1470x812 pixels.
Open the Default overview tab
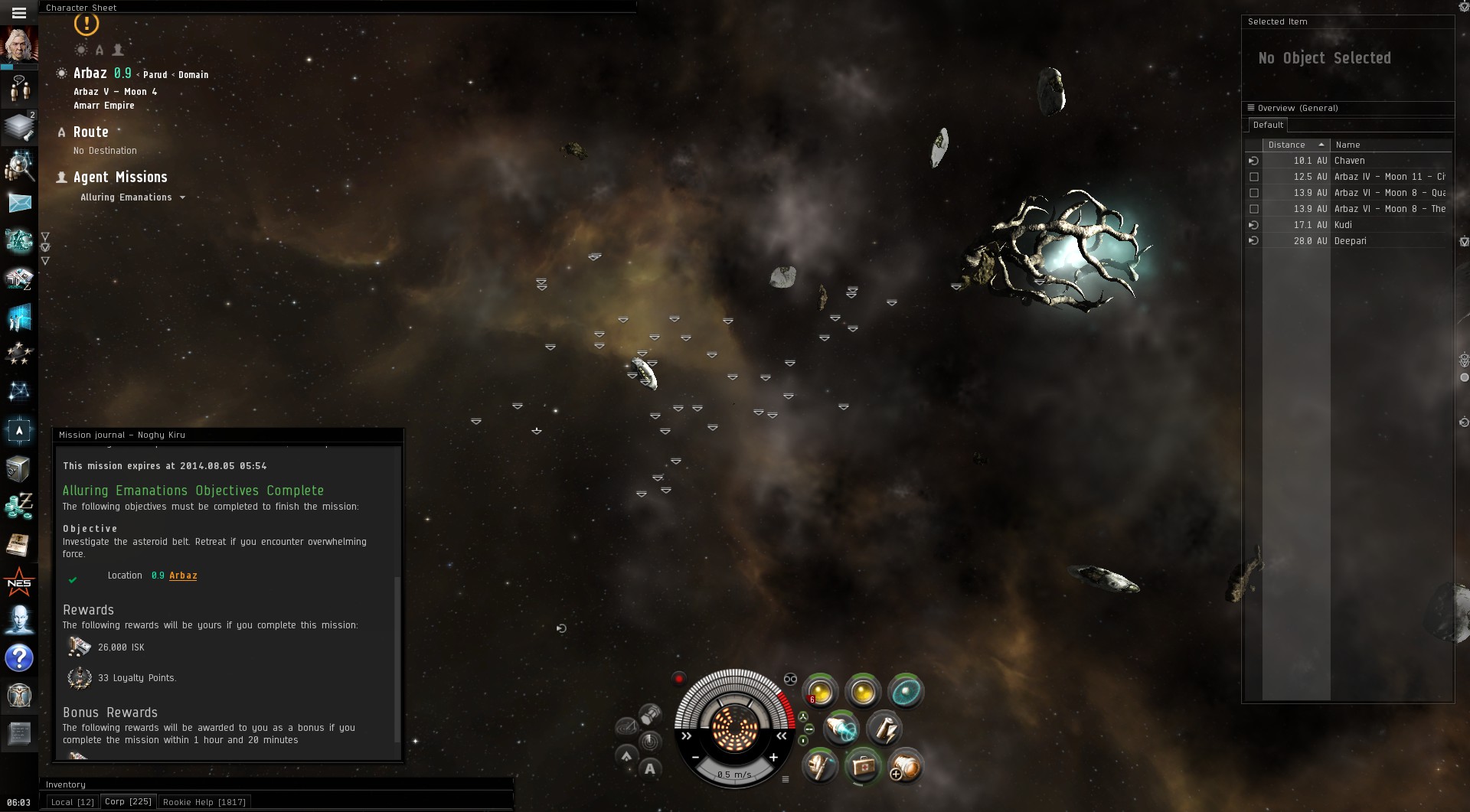click(1268, 125)
